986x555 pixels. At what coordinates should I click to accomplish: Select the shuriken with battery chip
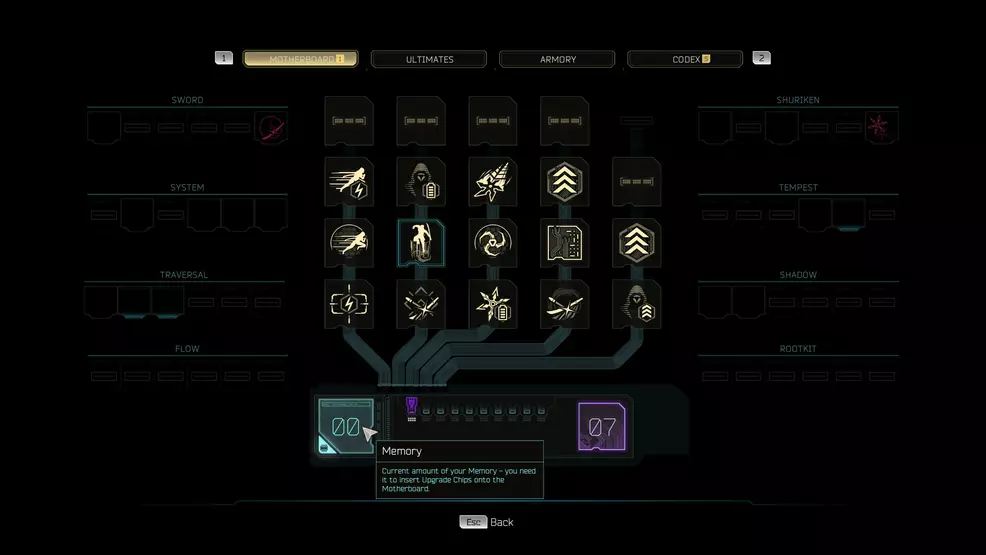pos(493,304)
